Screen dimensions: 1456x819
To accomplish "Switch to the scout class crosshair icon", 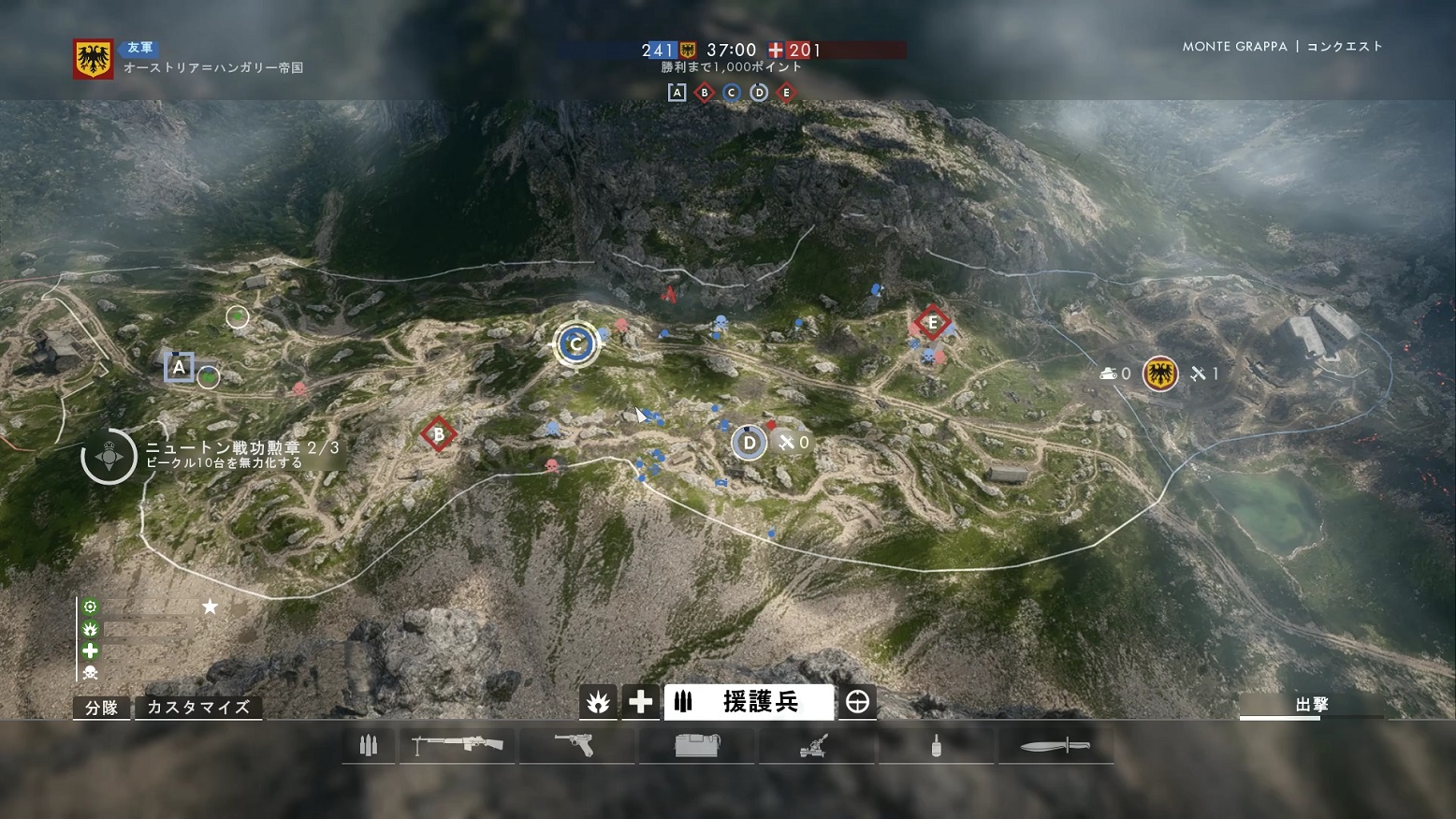I will pyautogui.click(x=857, y=702).
